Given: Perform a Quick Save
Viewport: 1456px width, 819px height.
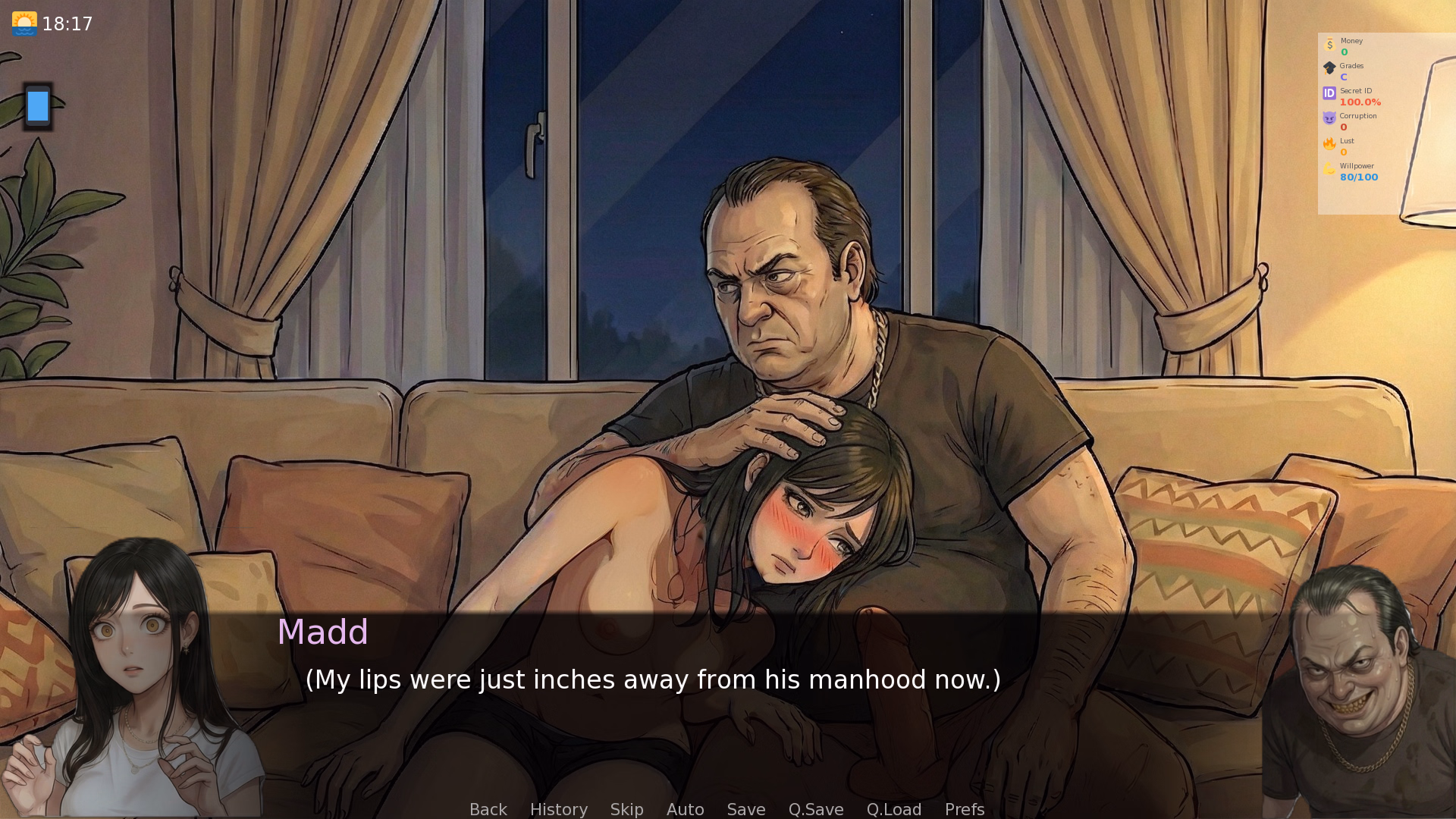Looking at the screenshot, I should coord(815,809).
